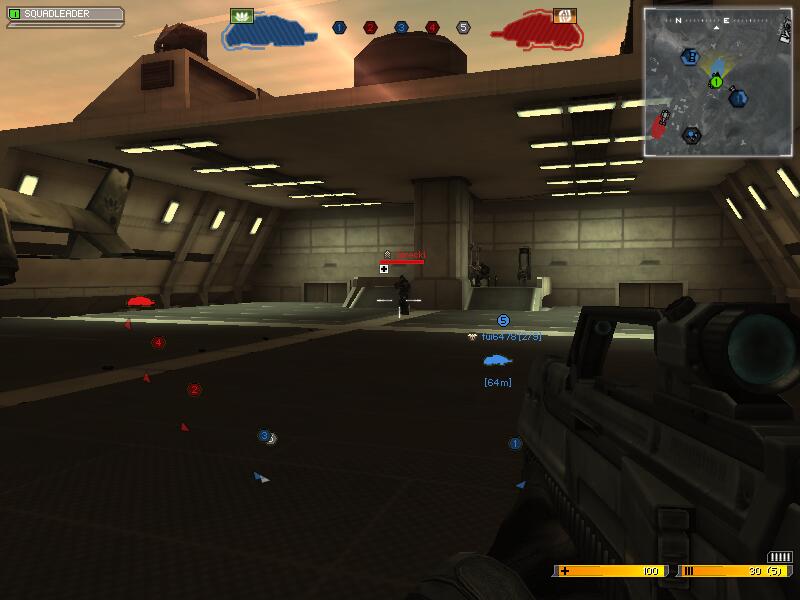
Task: Choose silo 1 indicator in top status row
Action: [x=339, y=28]
